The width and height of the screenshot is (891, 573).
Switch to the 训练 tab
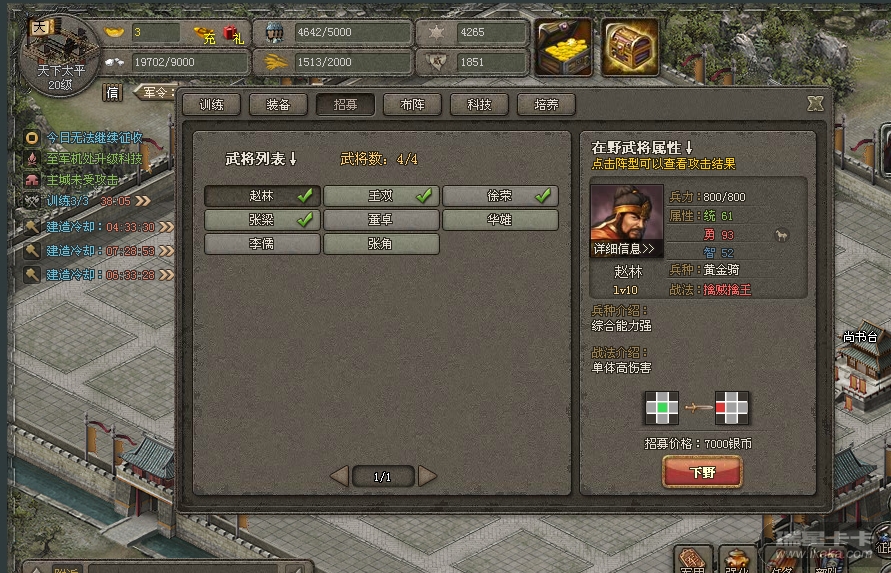211,104
